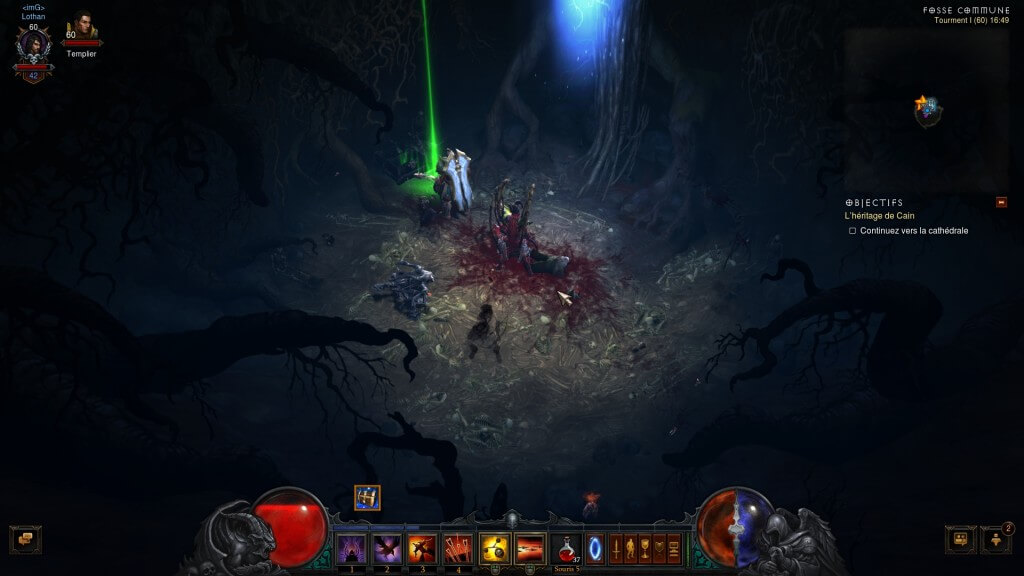The image size is (1024, 576).
Task: Trigger the leaping figure skill in slot 3
Action: coord(421,549)
